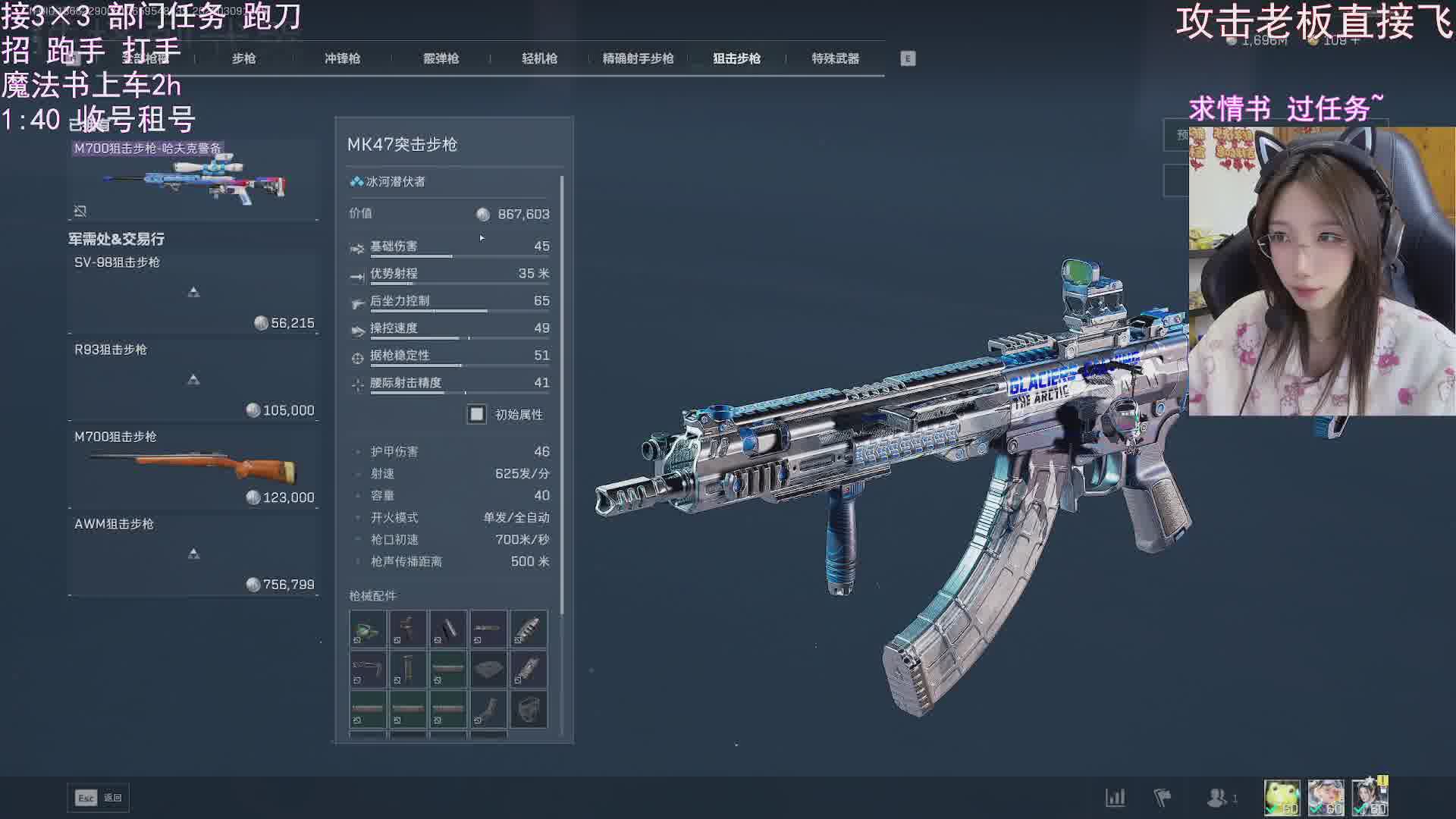Choose the SV-98狙击步枪 listing
Image resolution: width=1456 pixels, height=819 pixels.
(x=193, y=293)
